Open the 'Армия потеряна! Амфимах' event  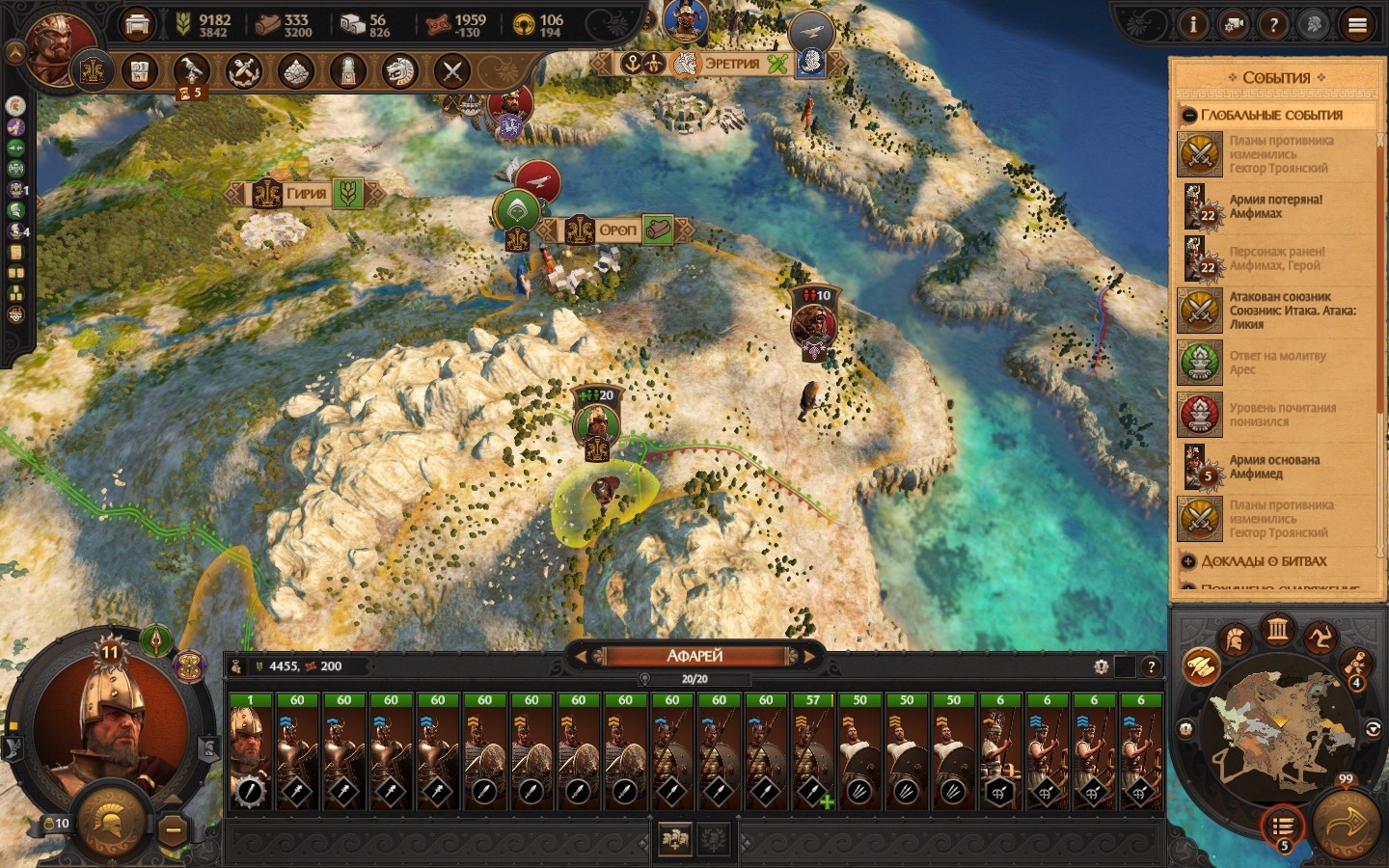pyautogui.click(x=1276, y=206)
